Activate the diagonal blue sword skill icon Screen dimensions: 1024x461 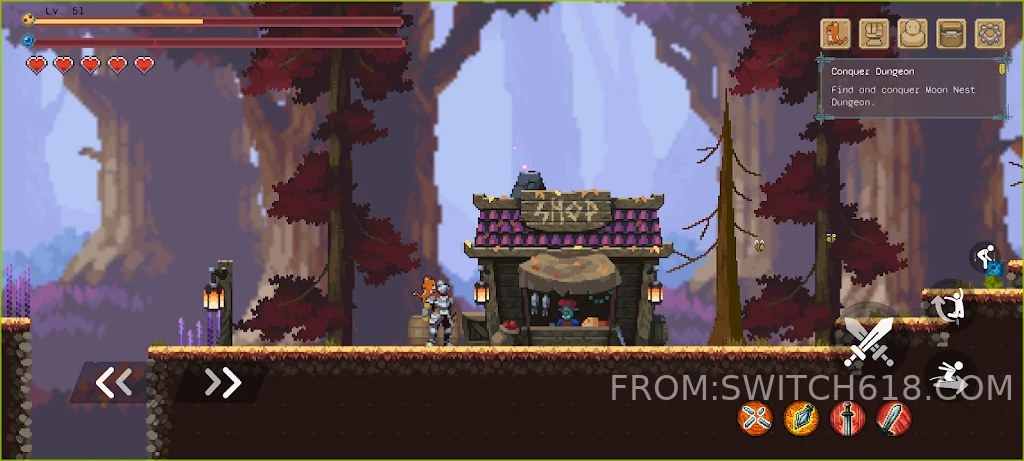click(894, 417)
